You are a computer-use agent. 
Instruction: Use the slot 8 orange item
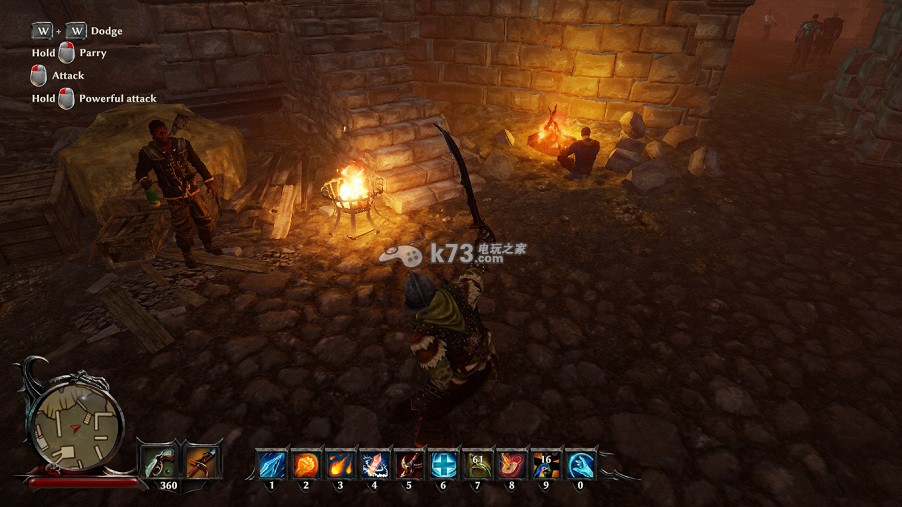coord(511,465)
